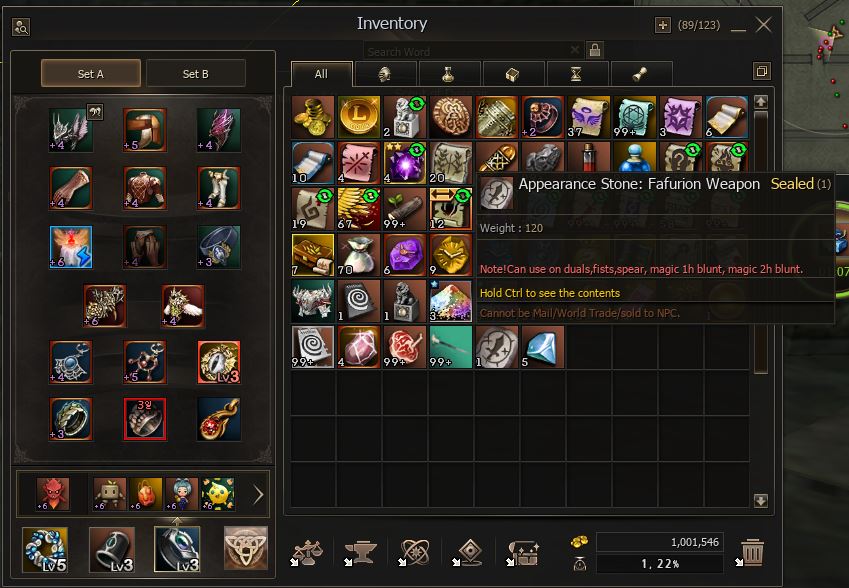Open the trash can to delete items

752,551
